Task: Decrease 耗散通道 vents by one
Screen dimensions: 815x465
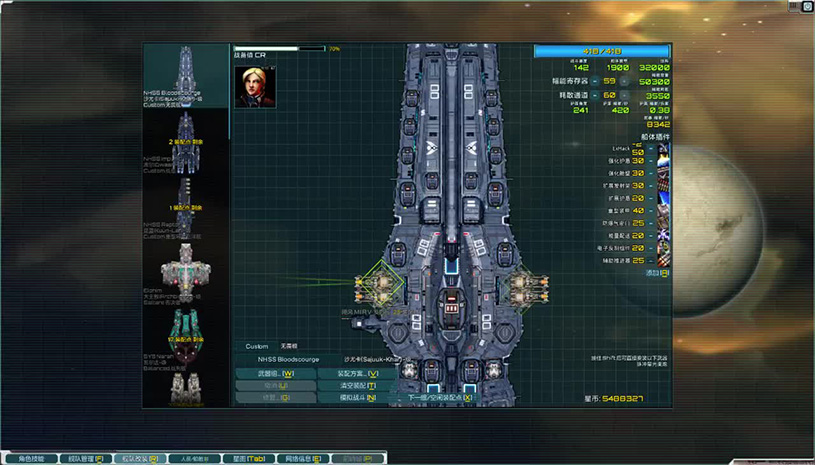Action: (594, 95)
